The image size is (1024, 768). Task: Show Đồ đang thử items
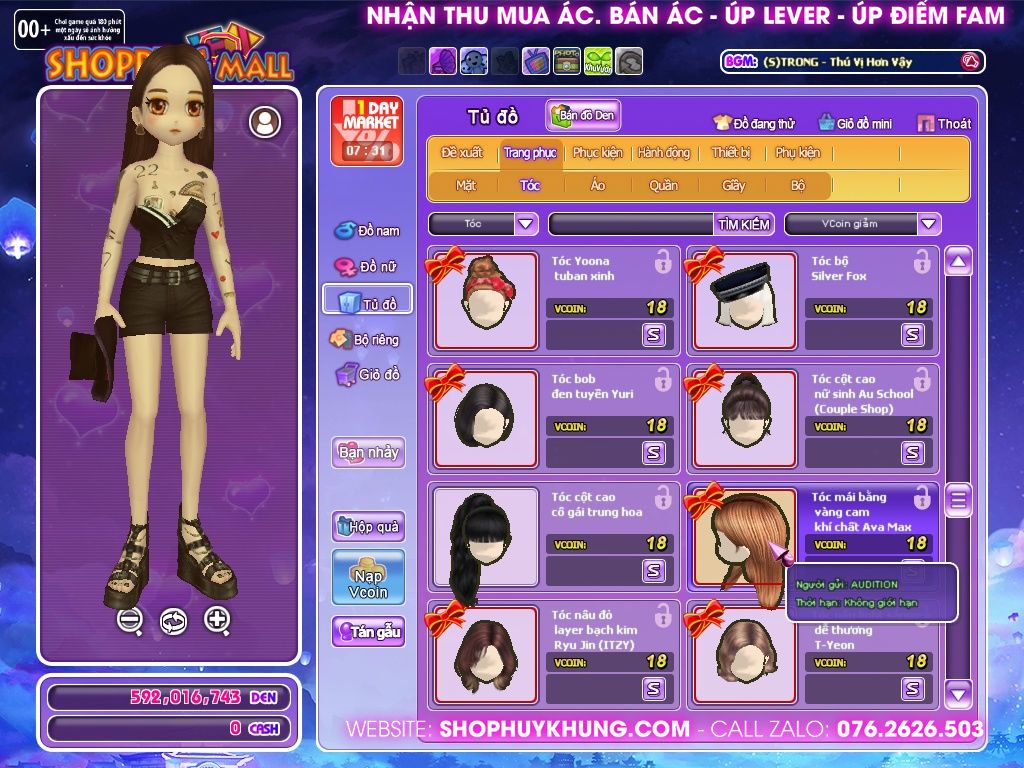(x=754, y=124)
